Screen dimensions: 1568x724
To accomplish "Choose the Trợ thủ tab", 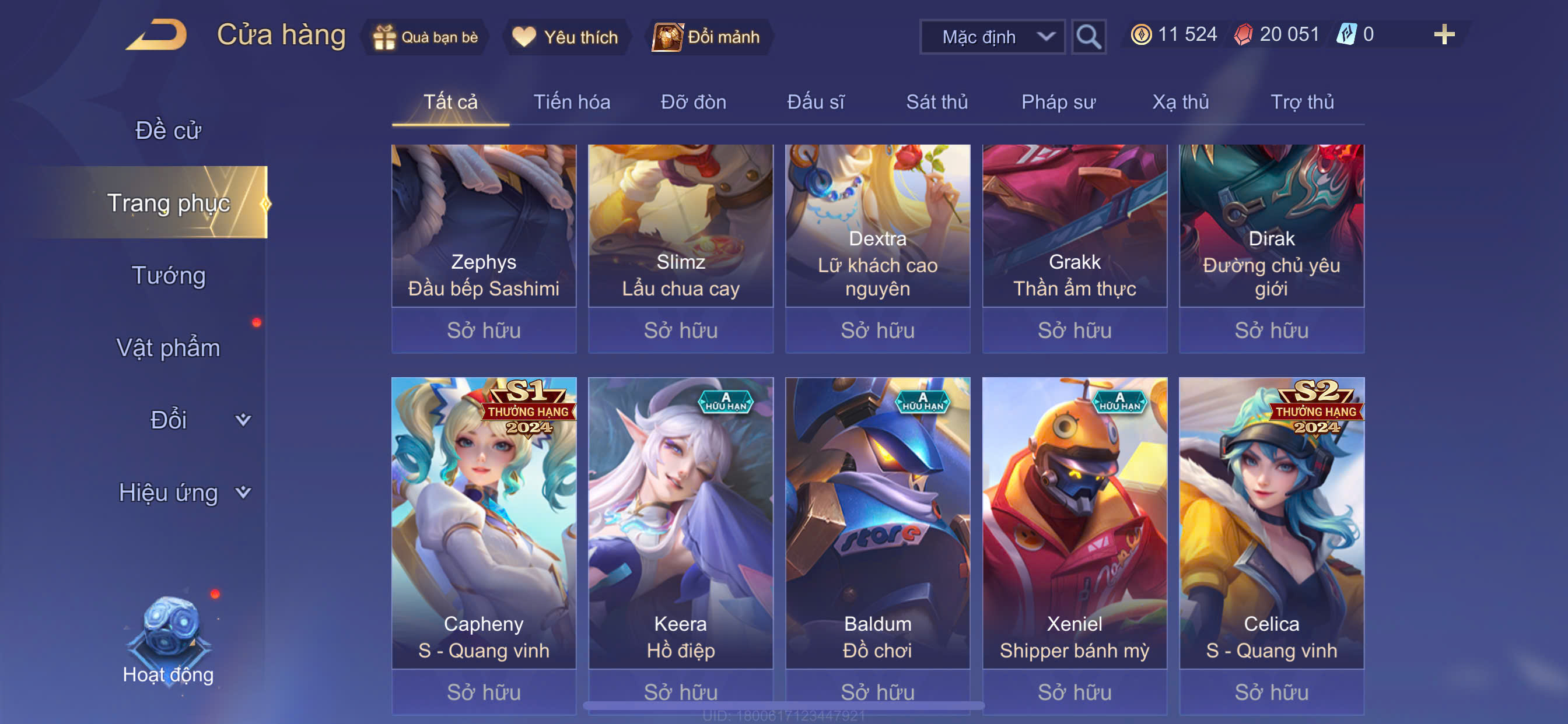I will [x=1302, y=101].
